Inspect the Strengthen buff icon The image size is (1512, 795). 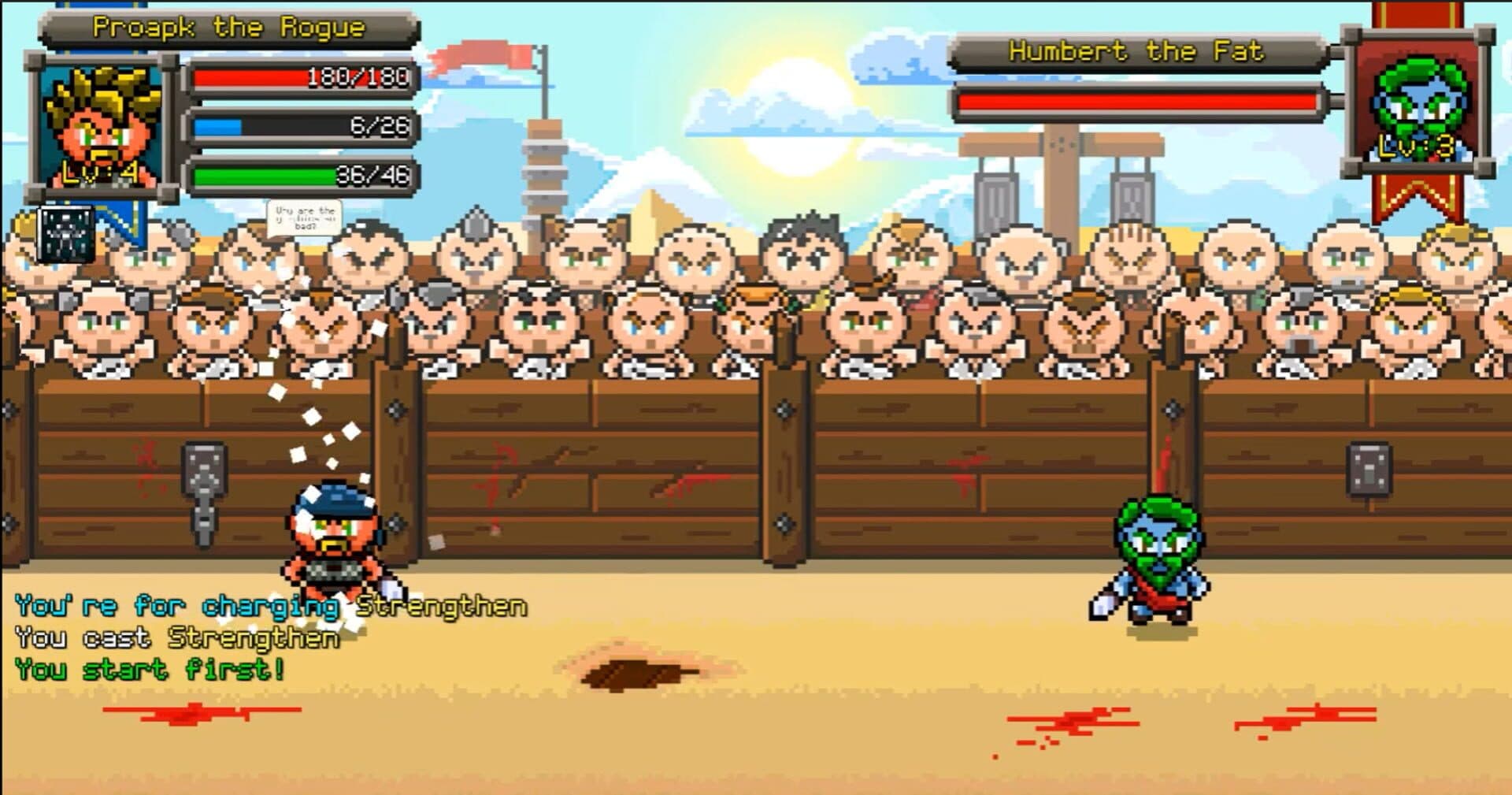click(67, 234)
